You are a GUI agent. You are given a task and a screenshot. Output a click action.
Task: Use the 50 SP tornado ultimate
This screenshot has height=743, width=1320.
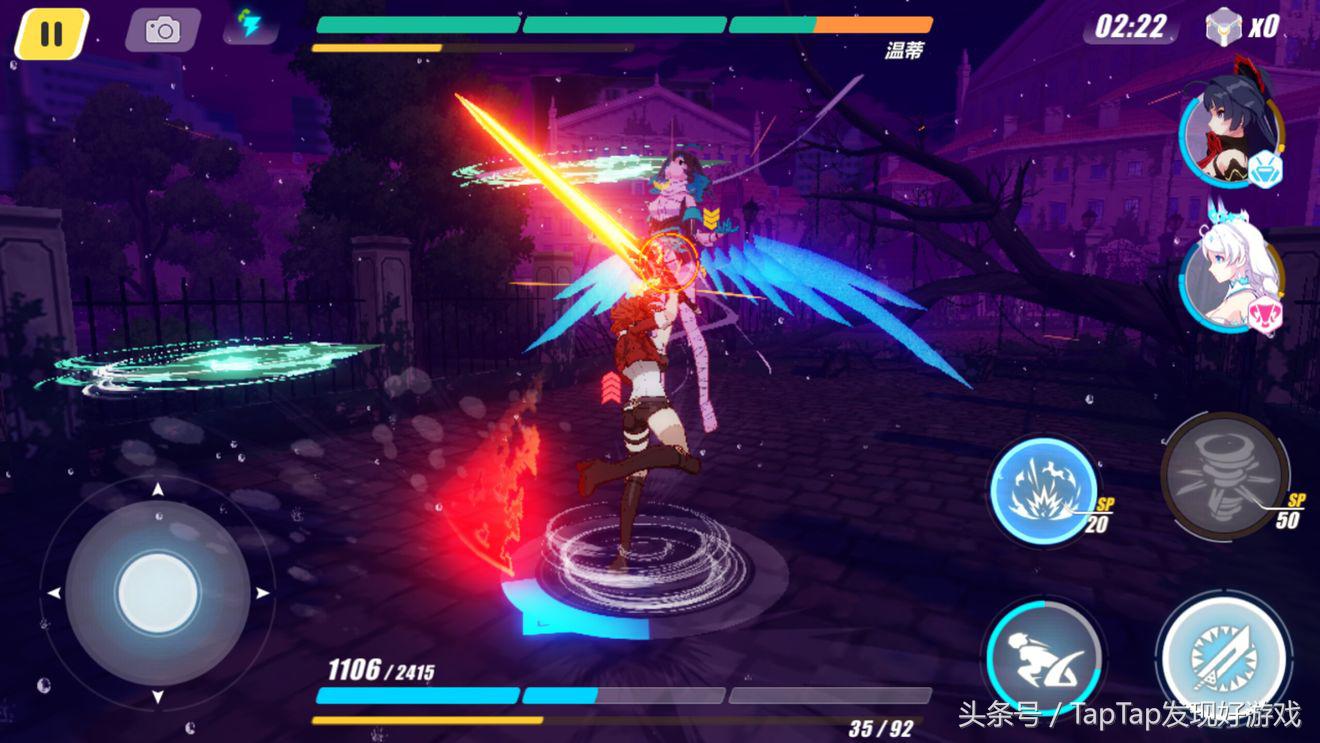(1223, 475)
